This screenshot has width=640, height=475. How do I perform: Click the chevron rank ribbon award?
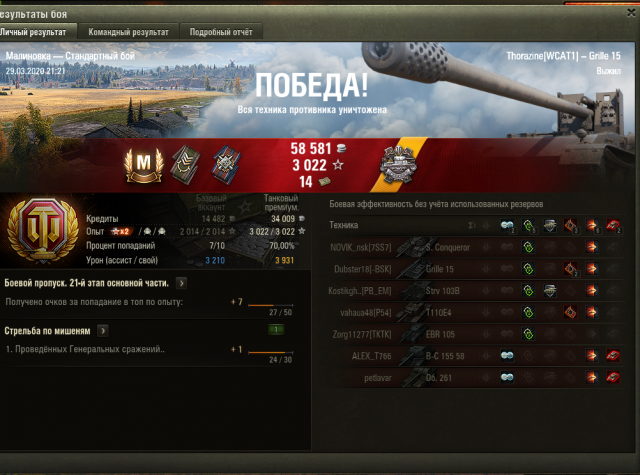tap(182, 162)
